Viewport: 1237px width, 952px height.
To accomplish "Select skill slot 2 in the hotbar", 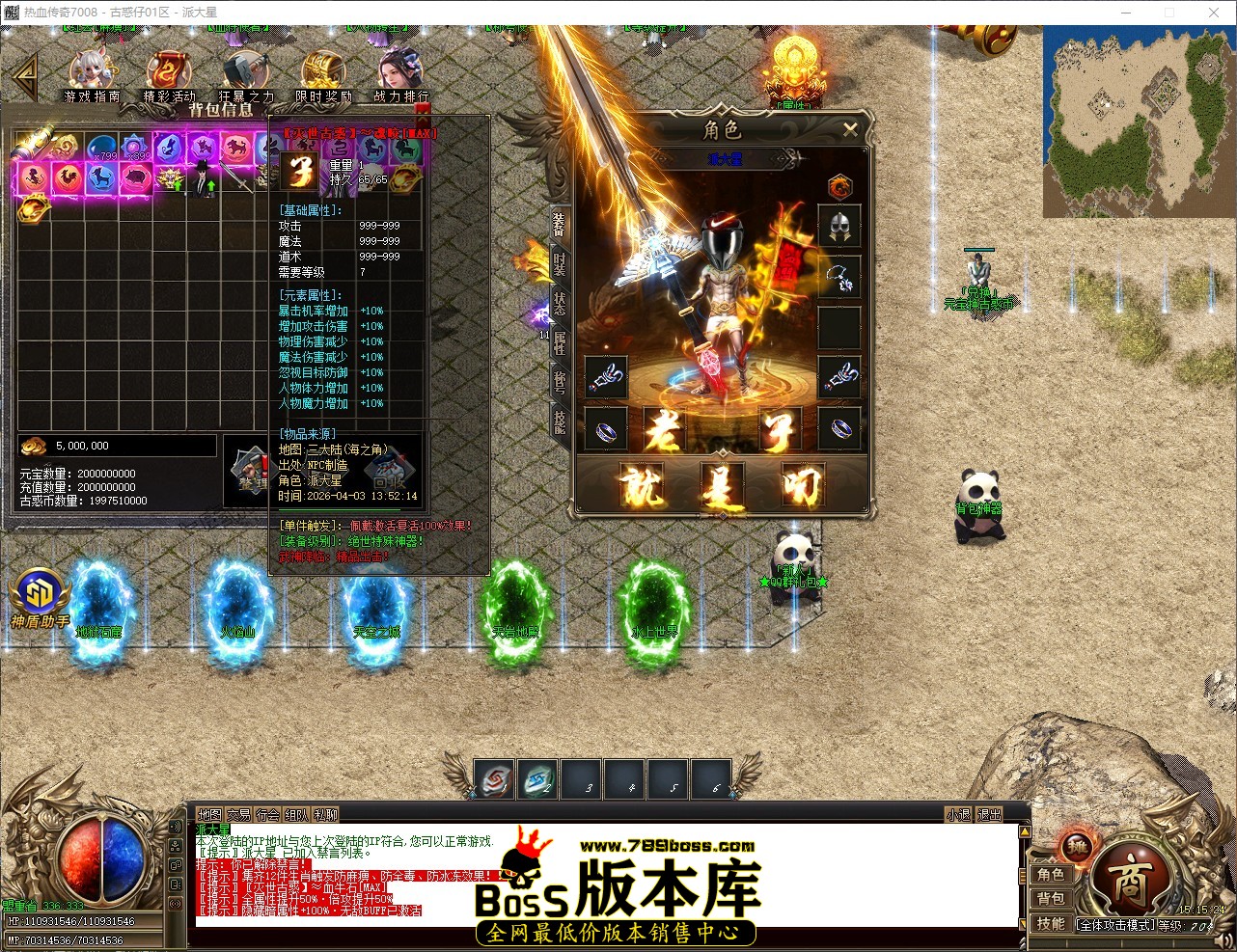I will tap(538, 780).
